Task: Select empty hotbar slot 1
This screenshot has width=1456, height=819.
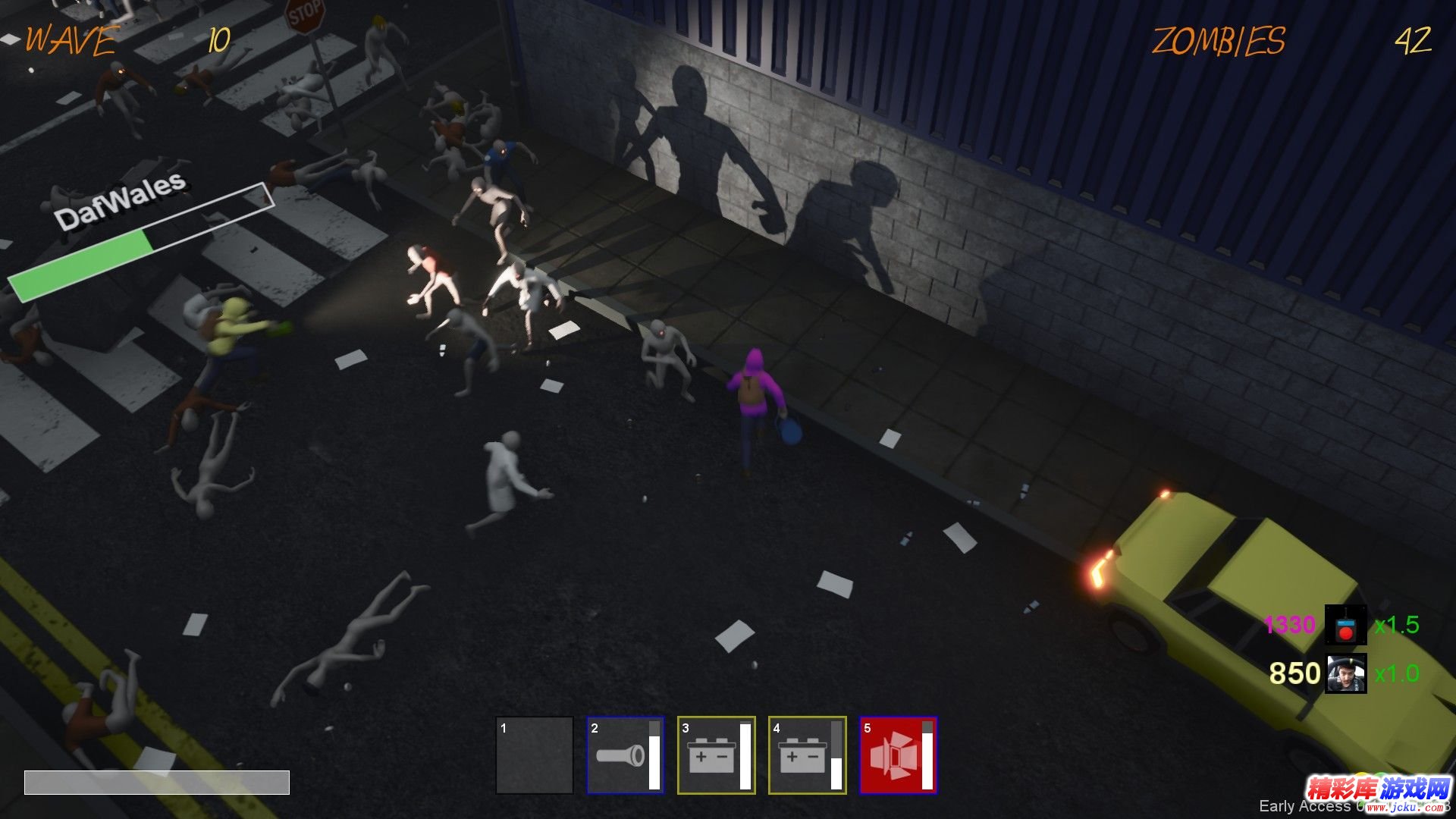Action: click(535, 755)
